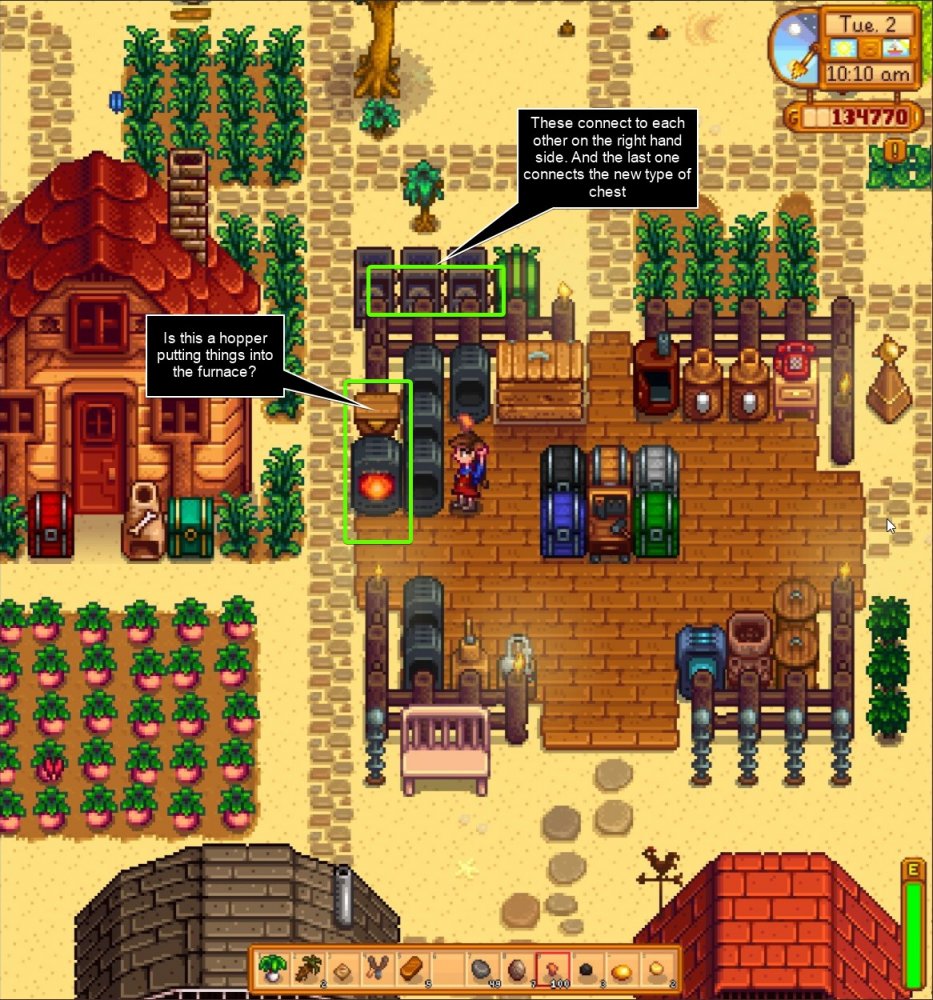Choose the brown geode stack of 7

517,969
